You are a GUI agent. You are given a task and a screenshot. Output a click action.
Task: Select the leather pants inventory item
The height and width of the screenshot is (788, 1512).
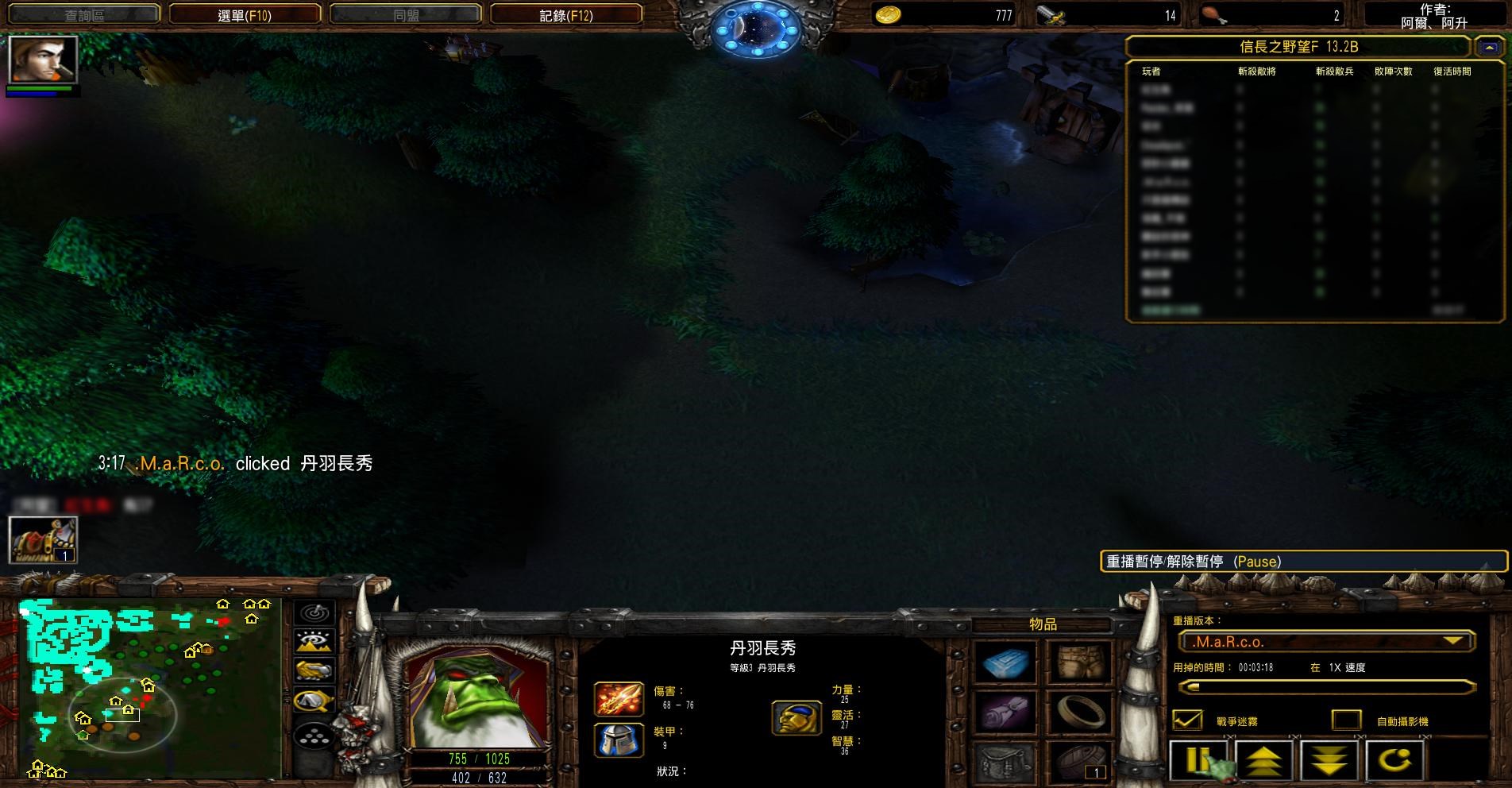[1079, 663]
